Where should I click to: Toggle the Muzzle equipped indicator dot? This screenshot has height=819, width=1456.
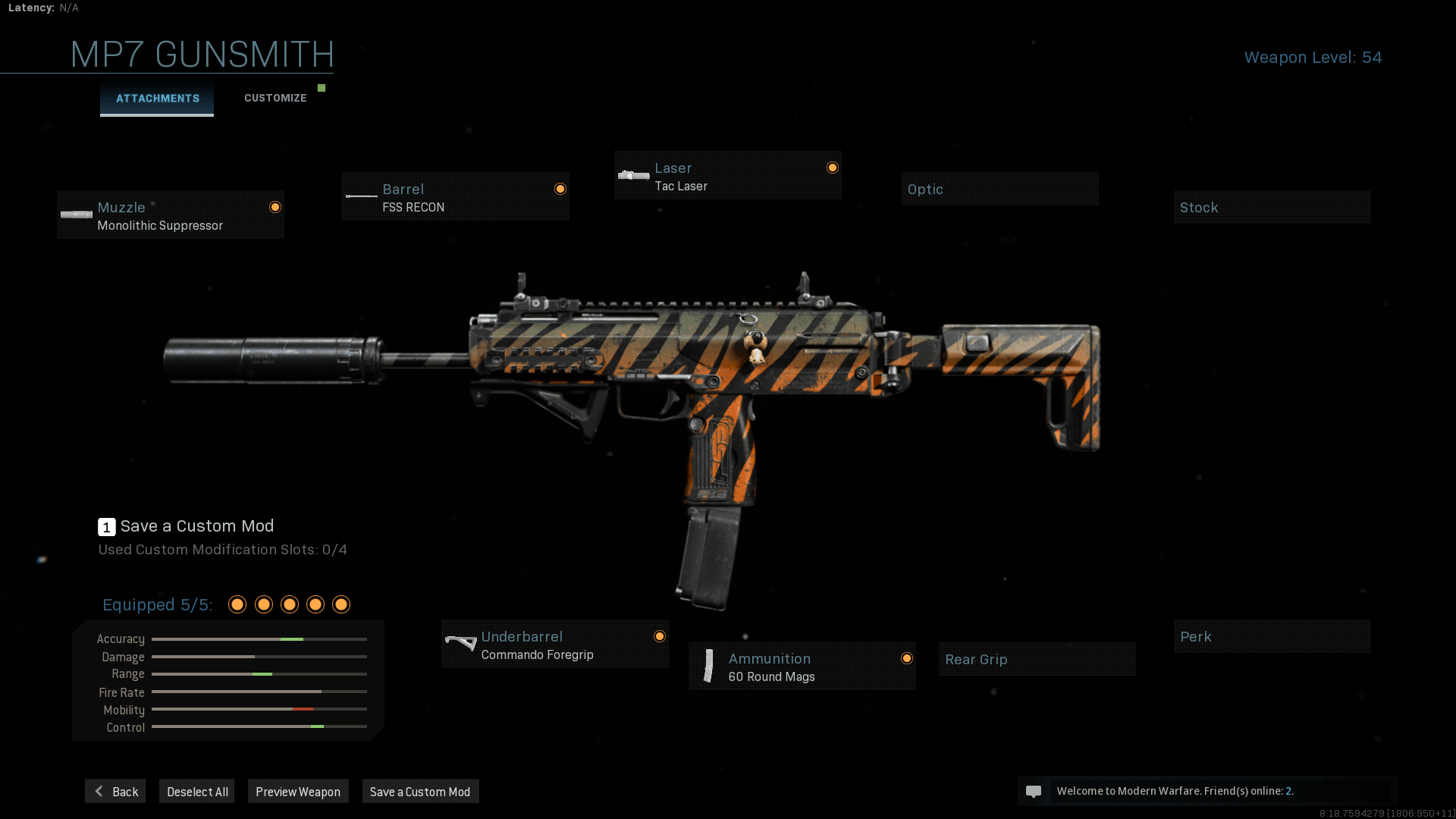click(x=275, y=207)
